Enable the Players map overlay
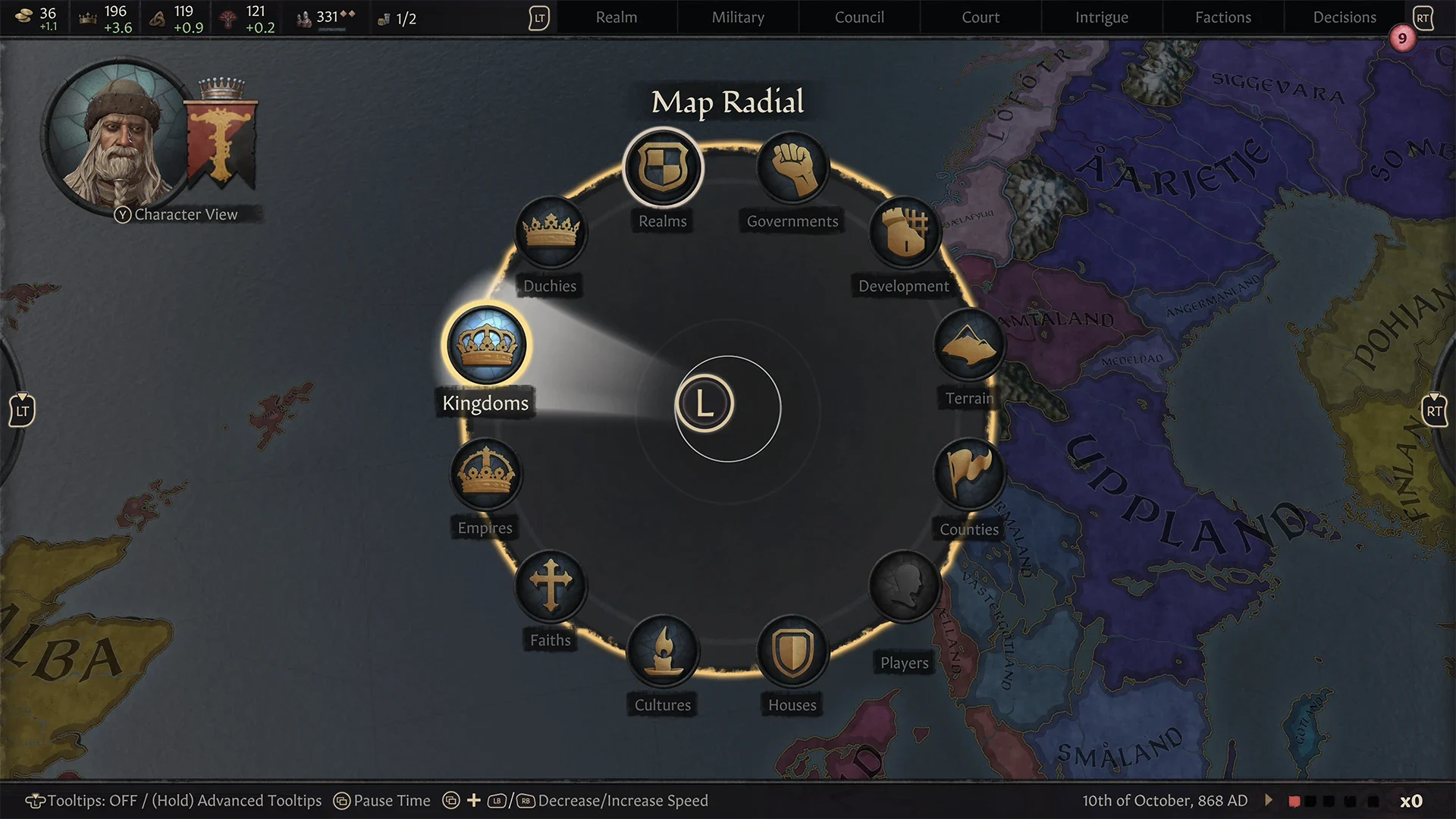Viewport: 1456px width, 819px height. pyautogui.click(x=904, y=586)
